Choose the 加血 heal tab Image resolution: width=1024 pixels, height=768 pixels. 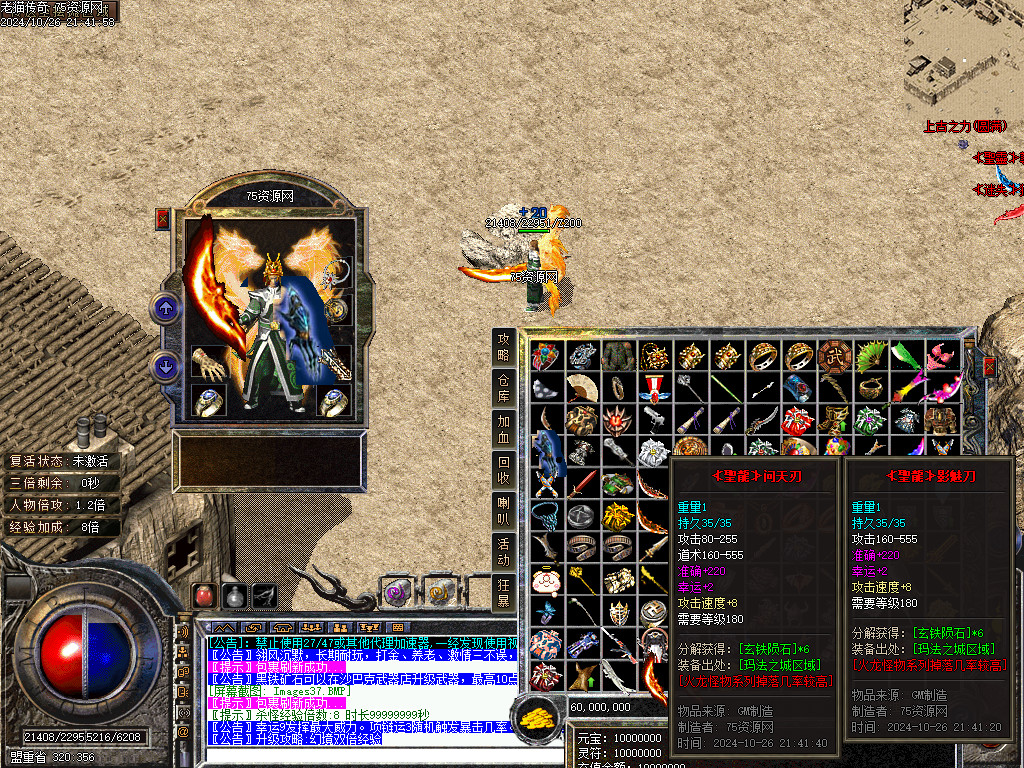click(503, 429)
